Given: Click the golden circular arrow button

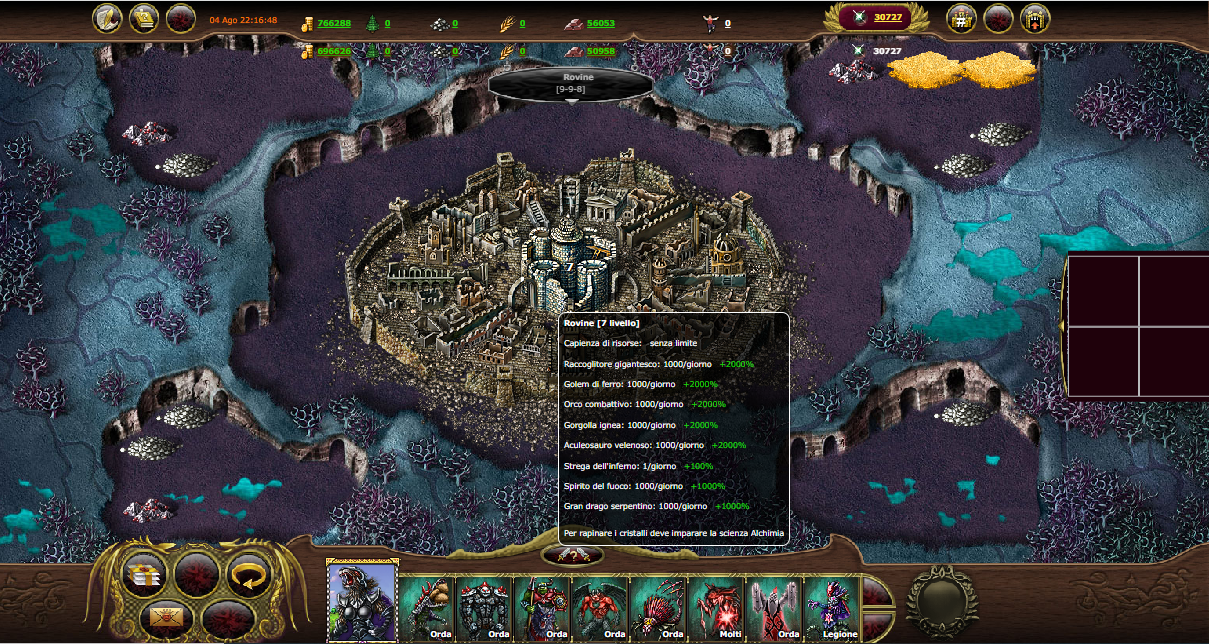Looking at the screenshot, I should point(246,573).
